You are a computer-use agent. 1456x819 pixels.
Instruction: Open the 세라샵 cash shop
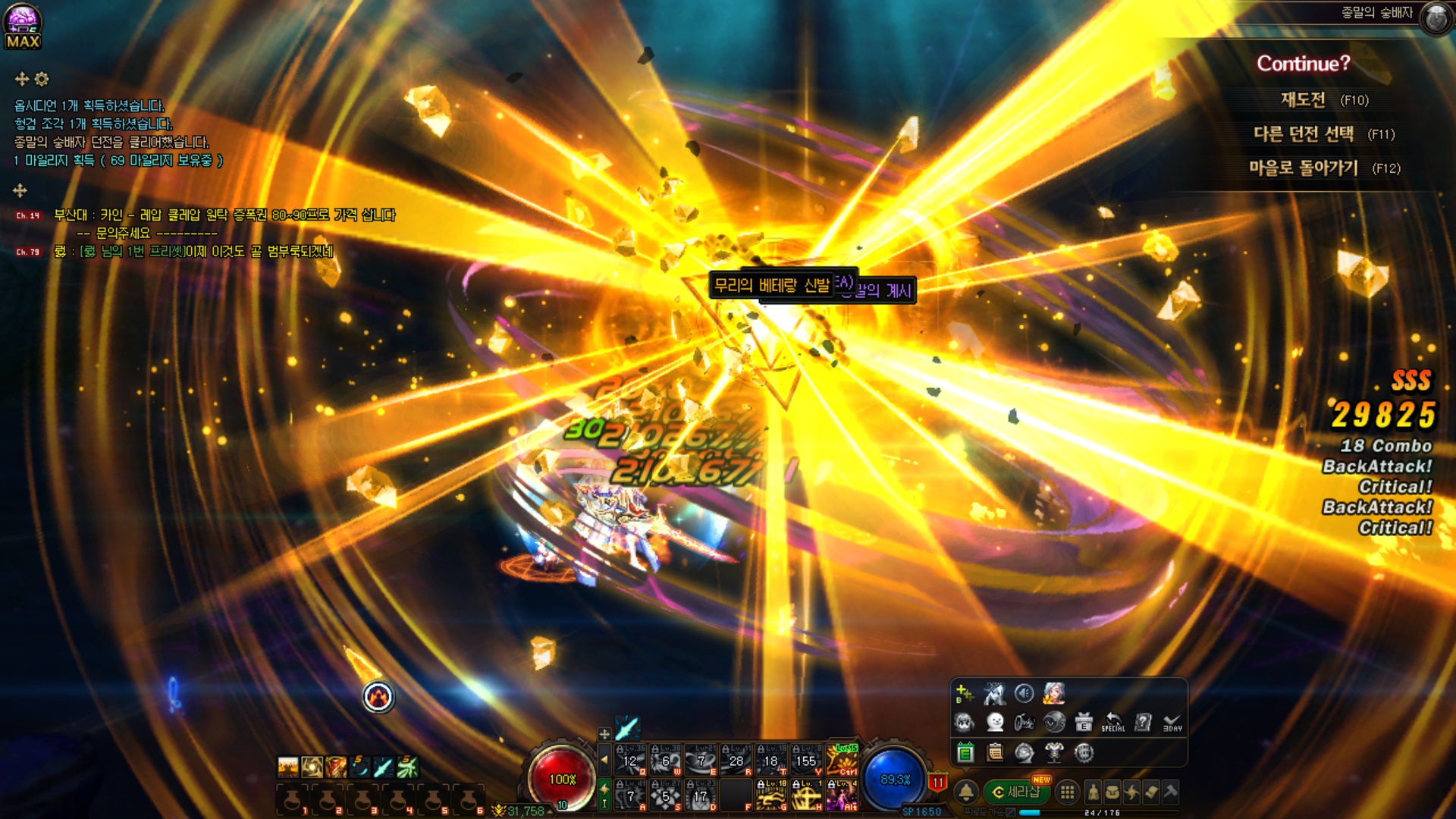click(x=1016, y=792)
